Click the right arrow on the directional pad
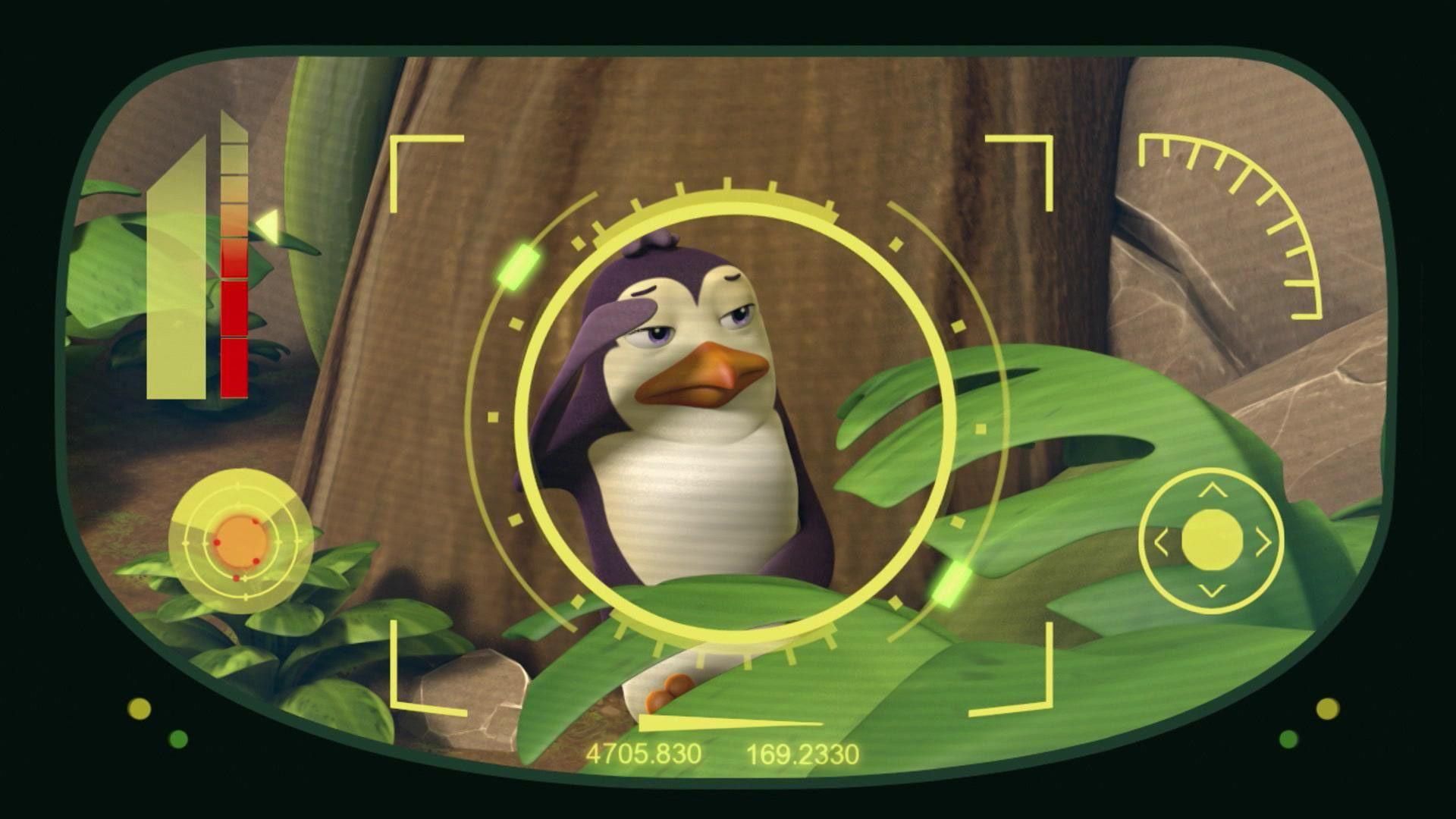Viewport: 1456px width, 819px height. tap(1263, 541)
